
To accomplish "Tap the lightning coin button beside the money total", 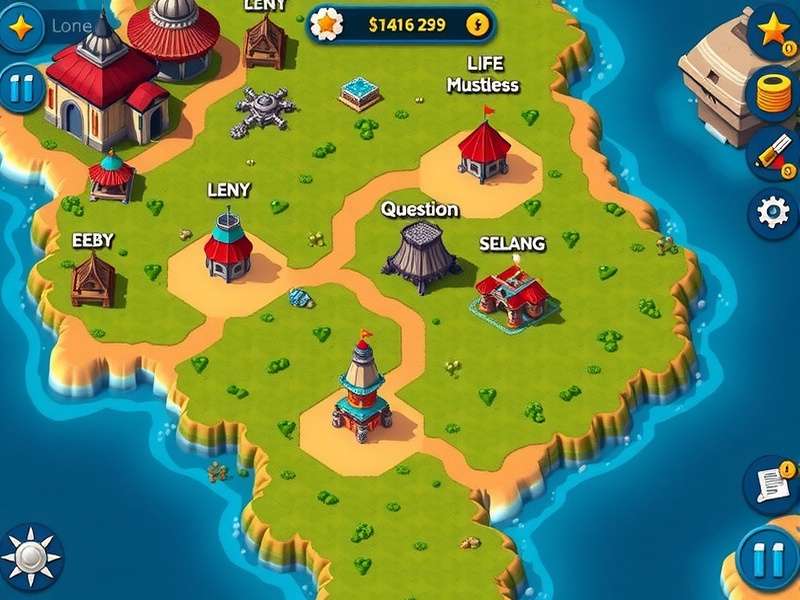I will click(479, 25).
